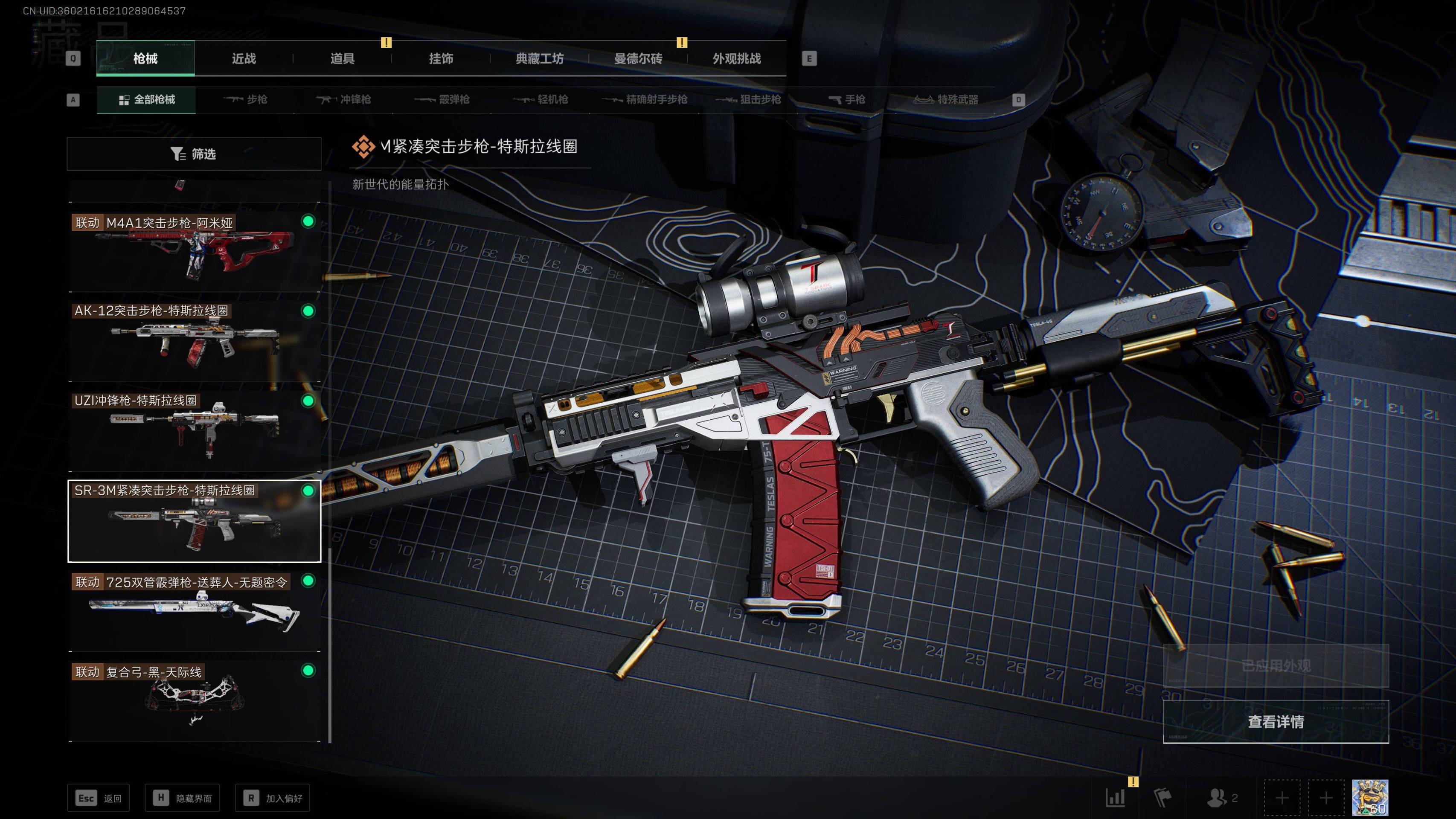Switch to the 近战 melee tab

click(x=244, y=58)
